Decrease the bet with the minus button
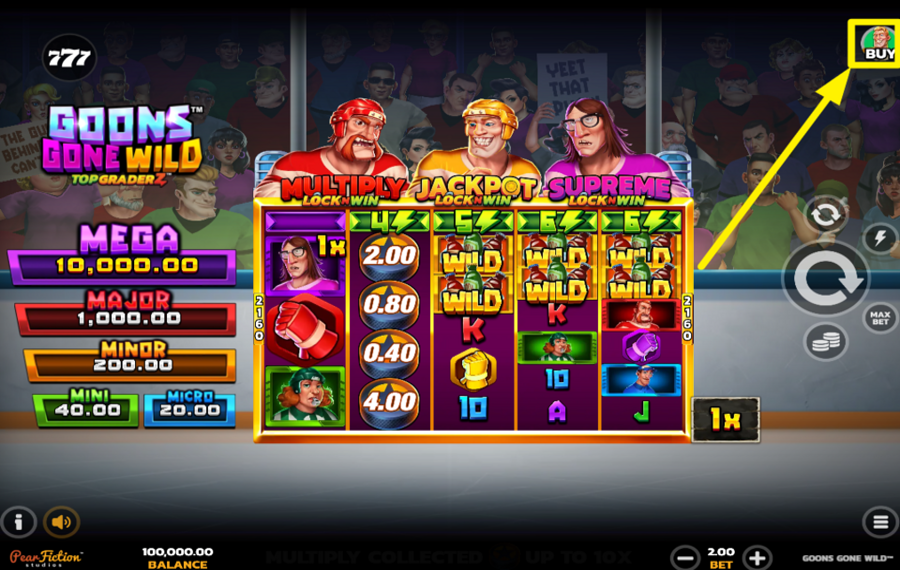 (685, 558)
